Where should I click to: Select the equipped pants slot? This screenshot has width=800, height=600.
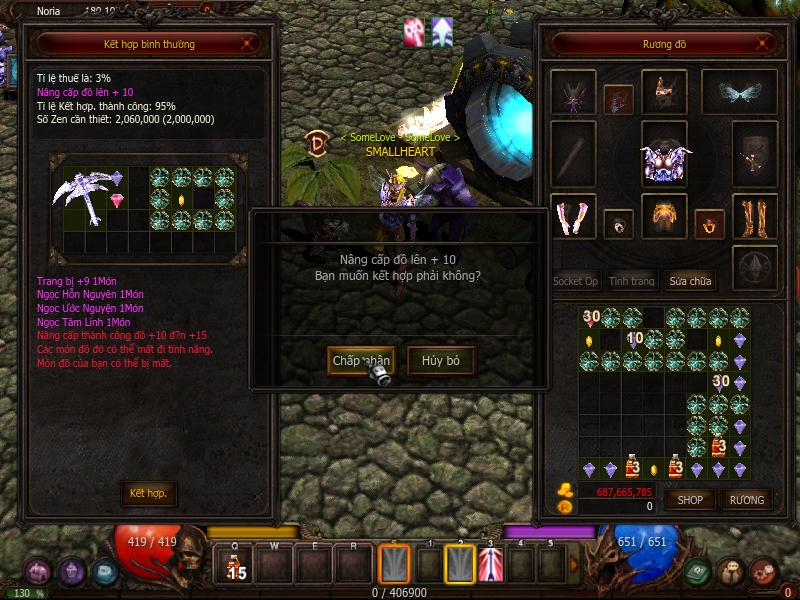coord(664,216)
